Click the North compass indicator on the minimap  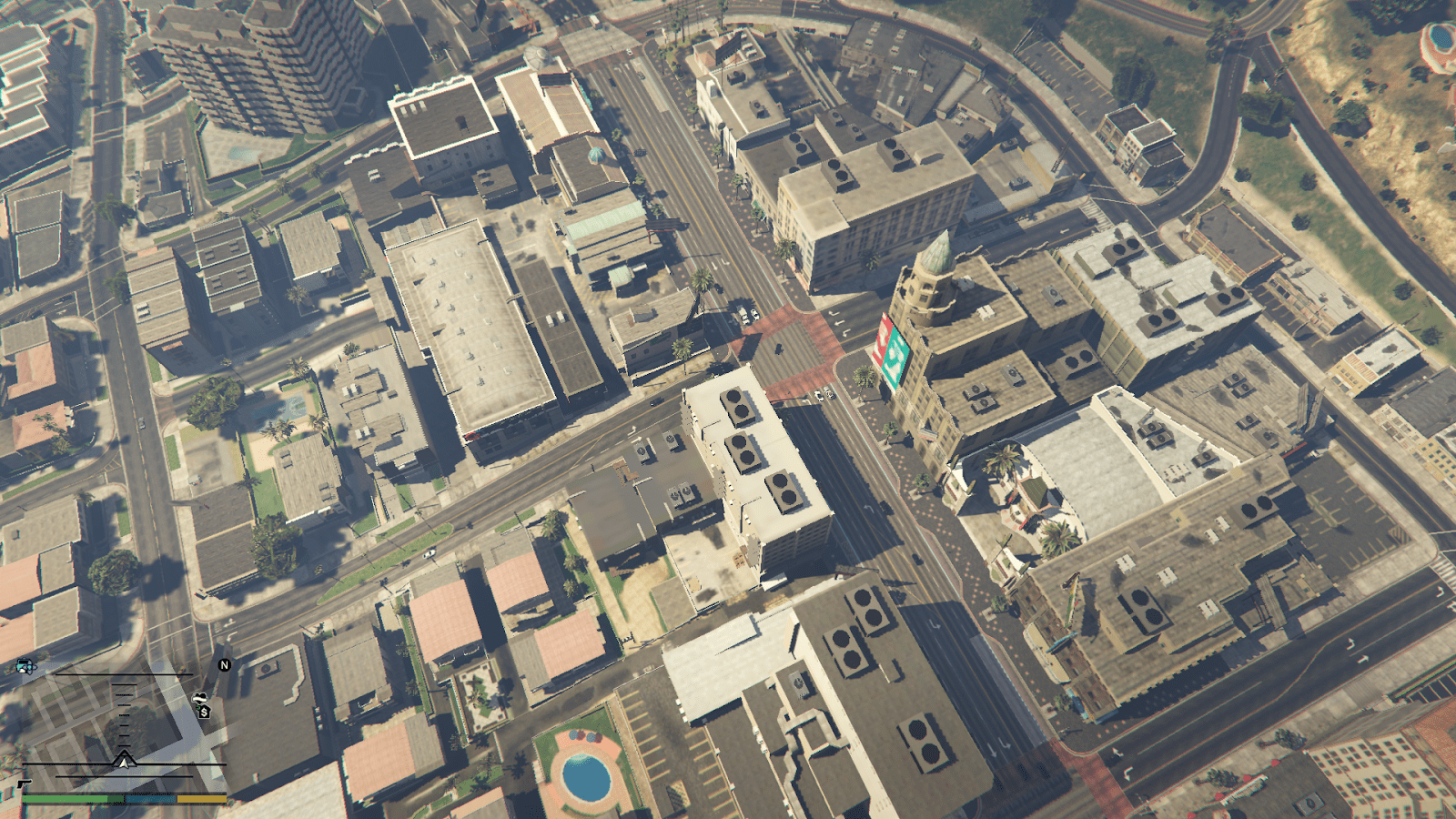coord(225,664)
